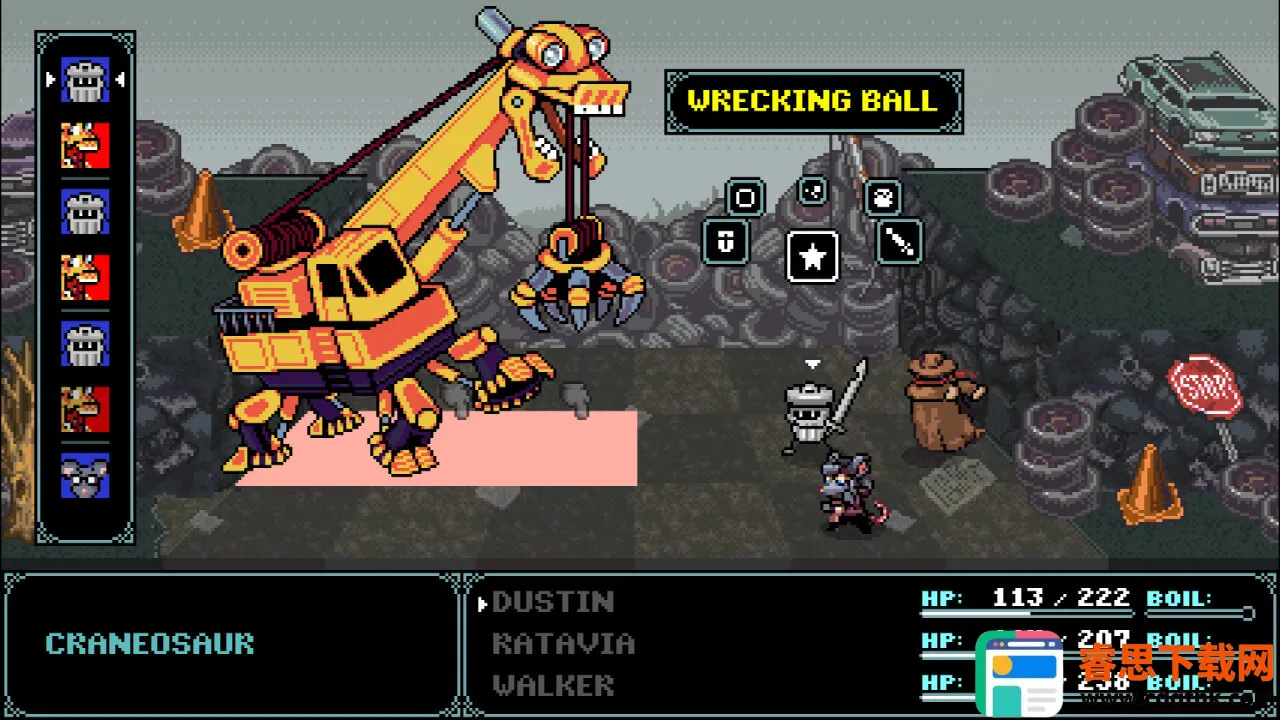The height and width of the screenshot is (720, 1280).
Task: Select the small dotted command icon
Action: pos(812,190)
